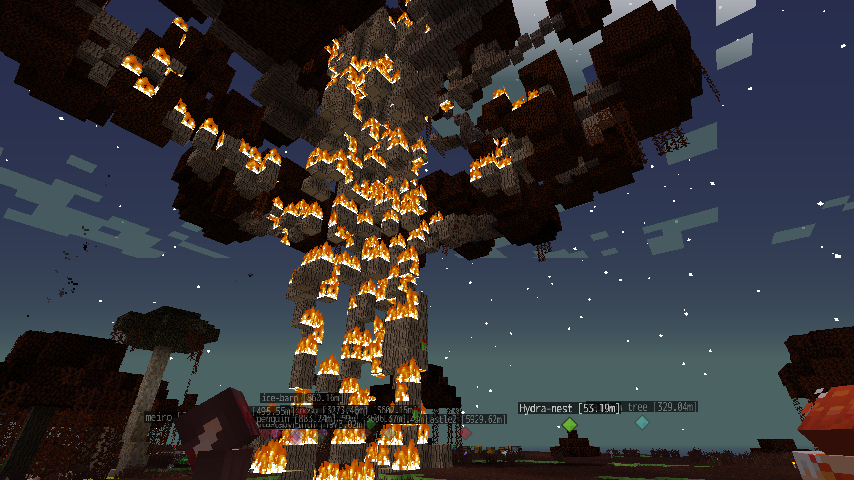854x480 pixels.
Task: Select the green Hydra-nest waypoint marker
Action: (x=569, y=425)
